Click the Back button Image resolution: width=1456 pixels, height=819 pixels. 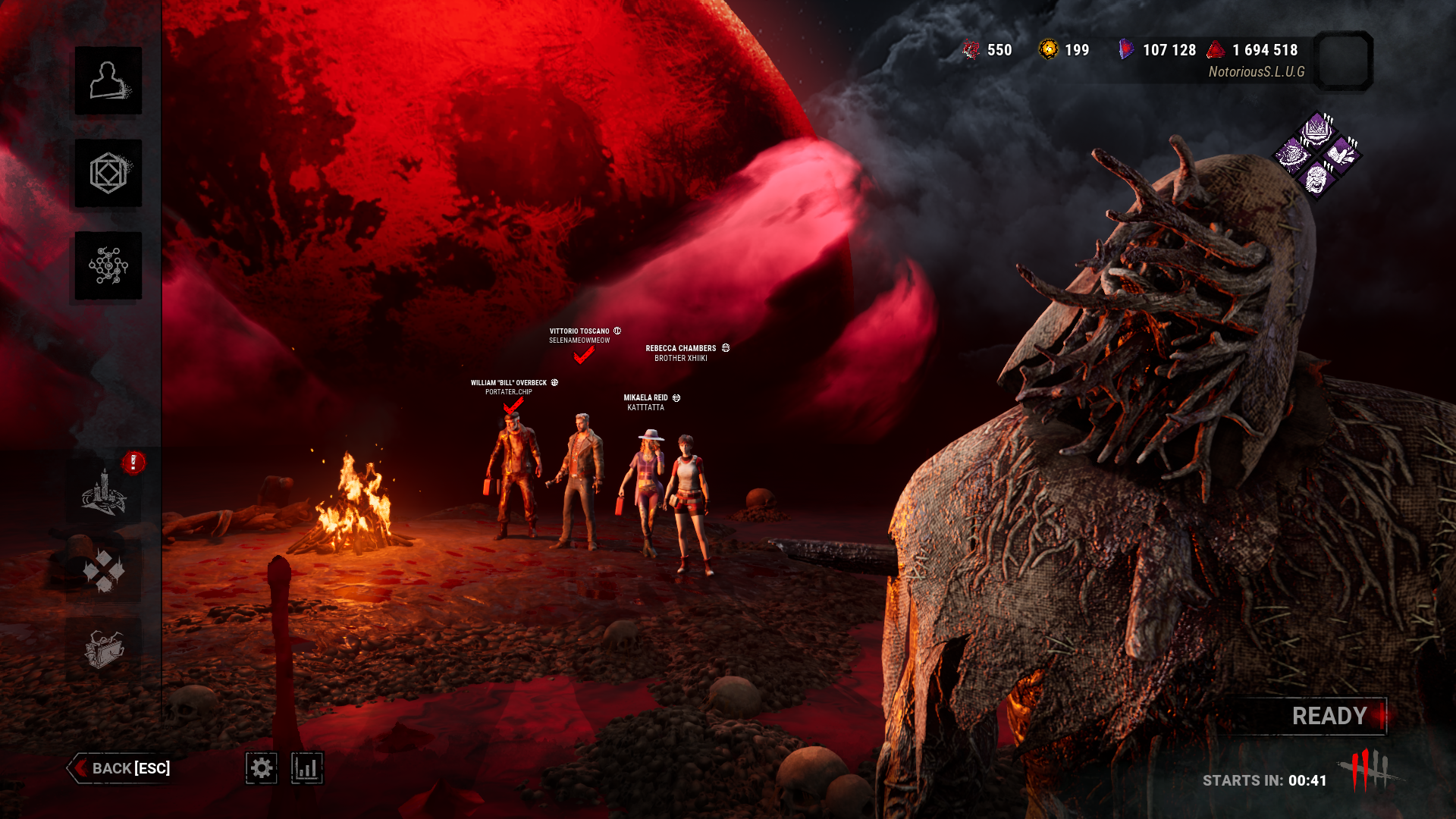[121, 768]
